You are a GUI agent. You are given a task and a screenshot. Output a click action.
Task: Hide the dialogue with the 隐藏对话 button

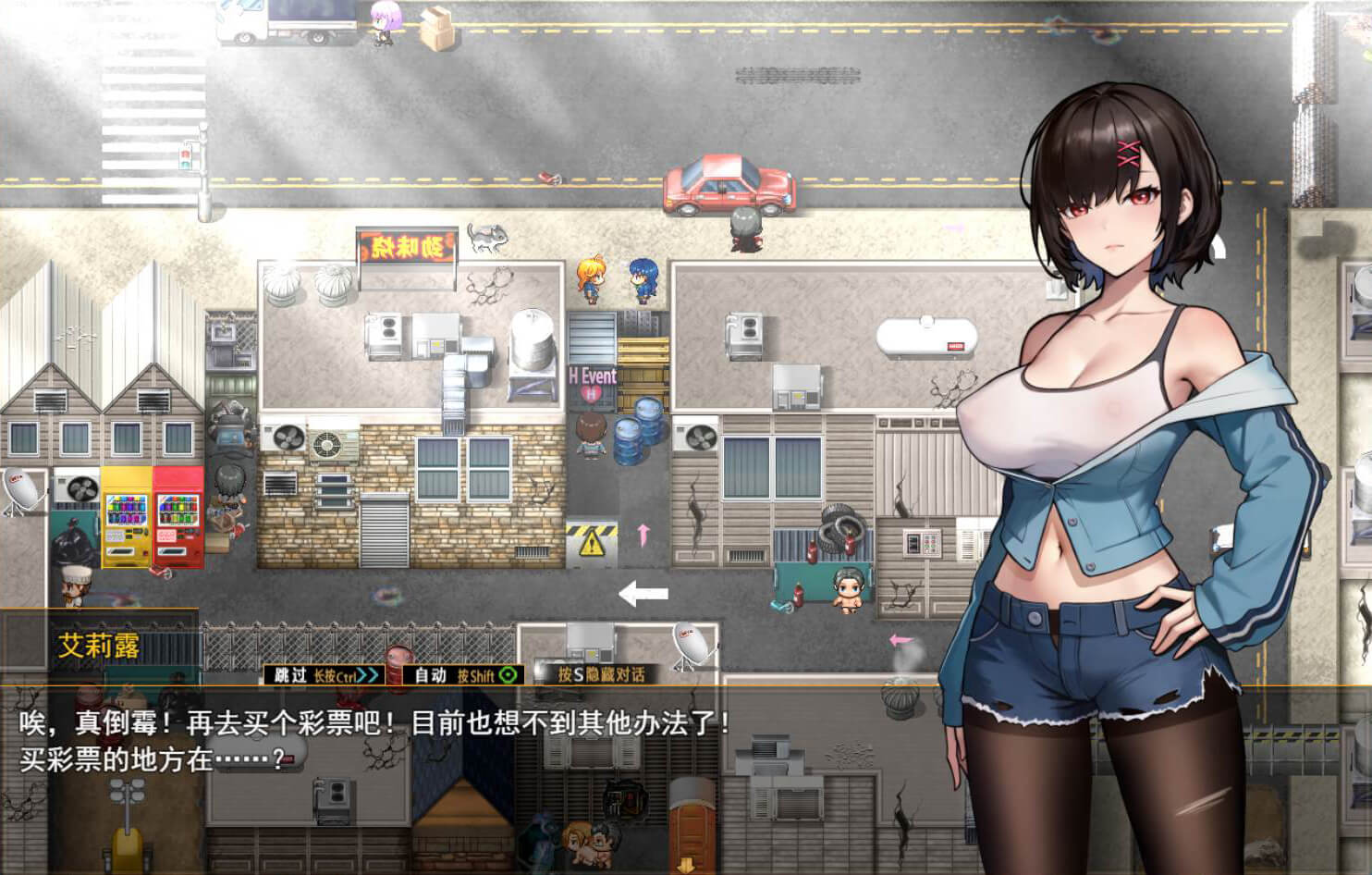(x=601, y=674)
